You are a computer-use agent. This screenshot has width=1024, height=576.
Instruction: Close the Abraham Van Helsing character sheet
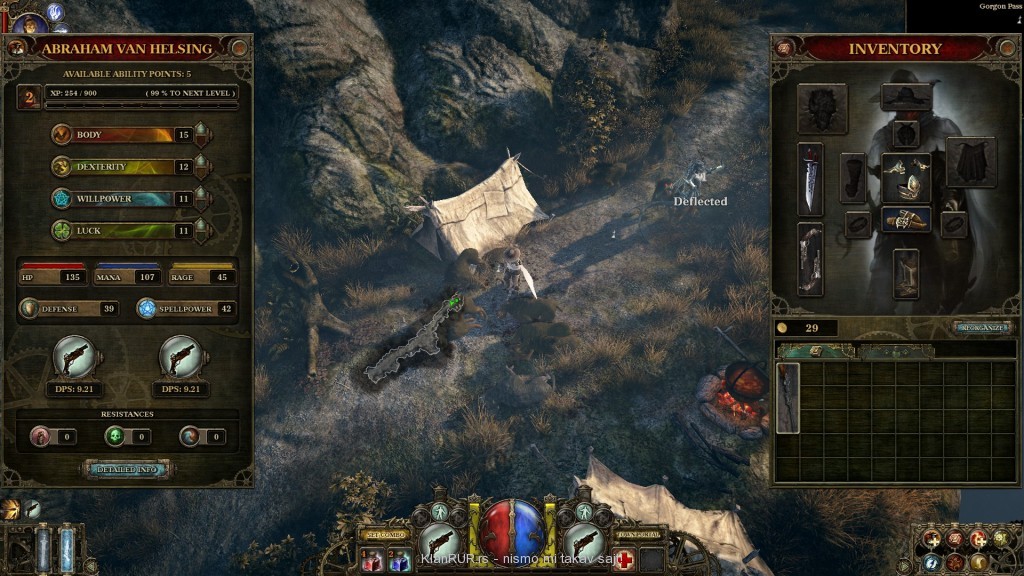pos(239,47)
